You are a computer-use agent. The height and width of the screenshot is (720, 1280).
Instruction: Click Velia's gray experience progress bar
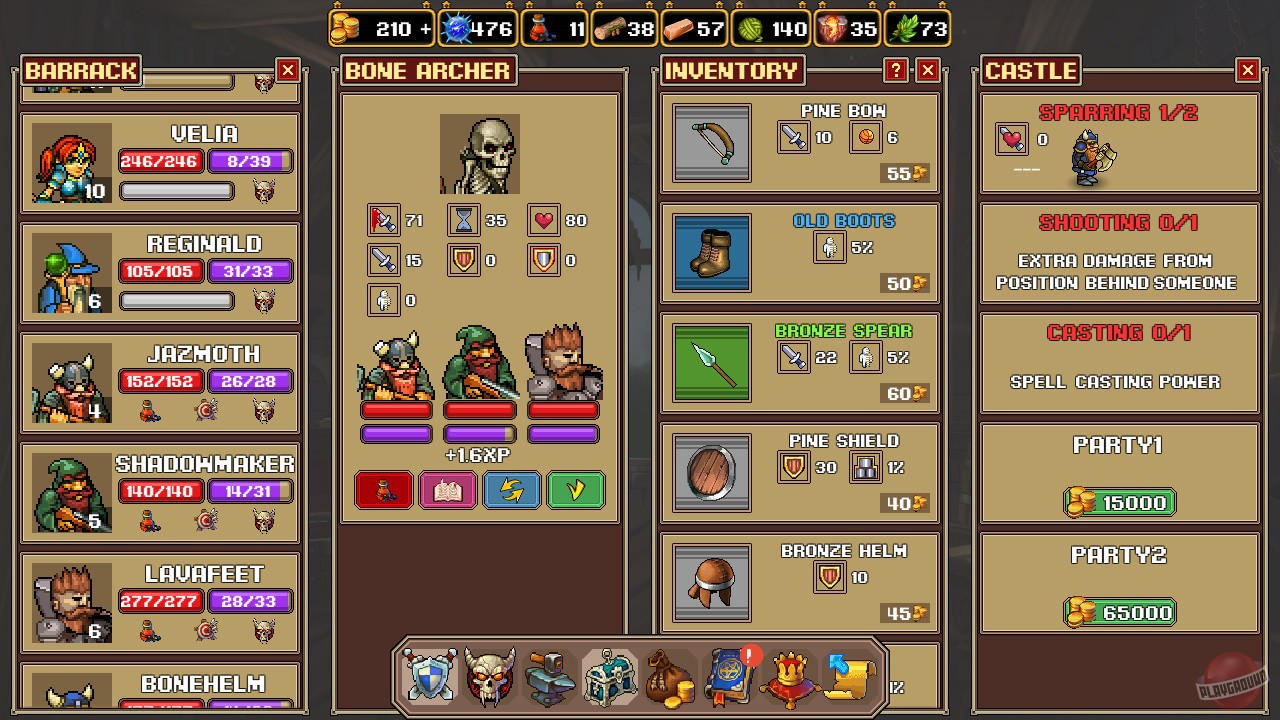click(177, 191)
